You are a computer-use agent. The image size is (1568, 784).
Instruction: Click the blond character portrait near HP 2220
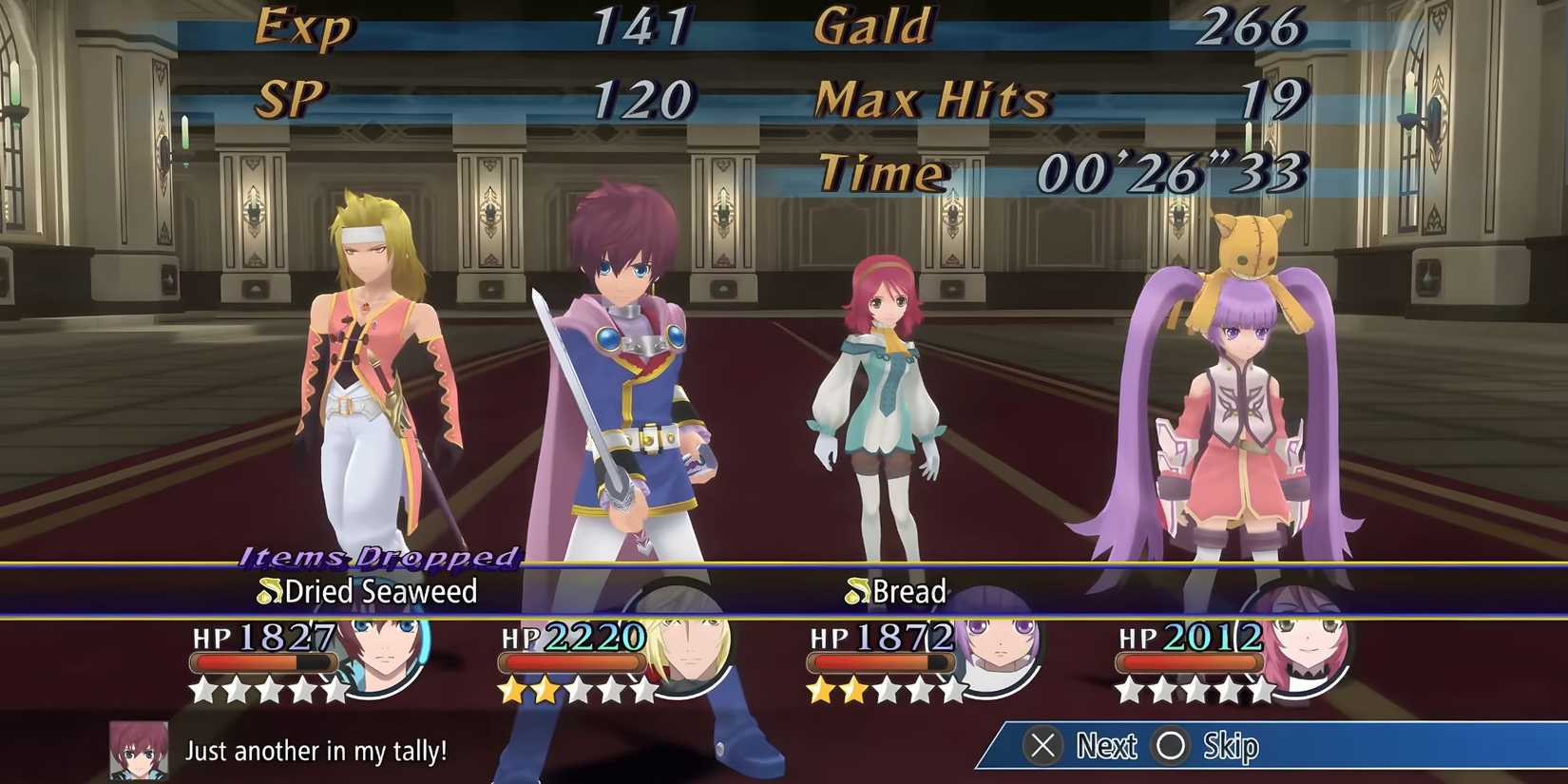click(x=687, y=654)
